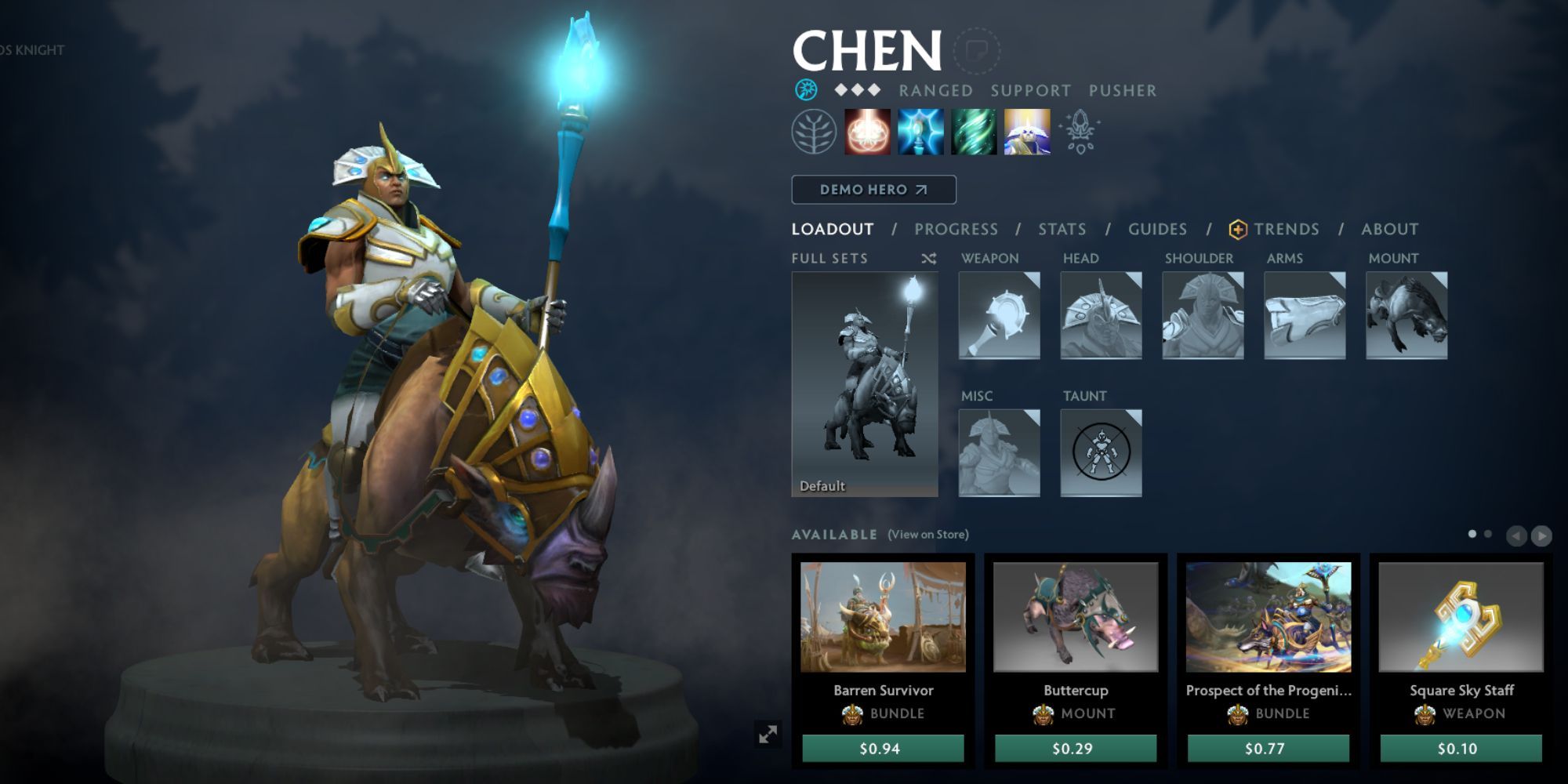Viewport: 1568px width, 784px height.
Task: Click the DEMO HERO button
Action: coord(873,189)
